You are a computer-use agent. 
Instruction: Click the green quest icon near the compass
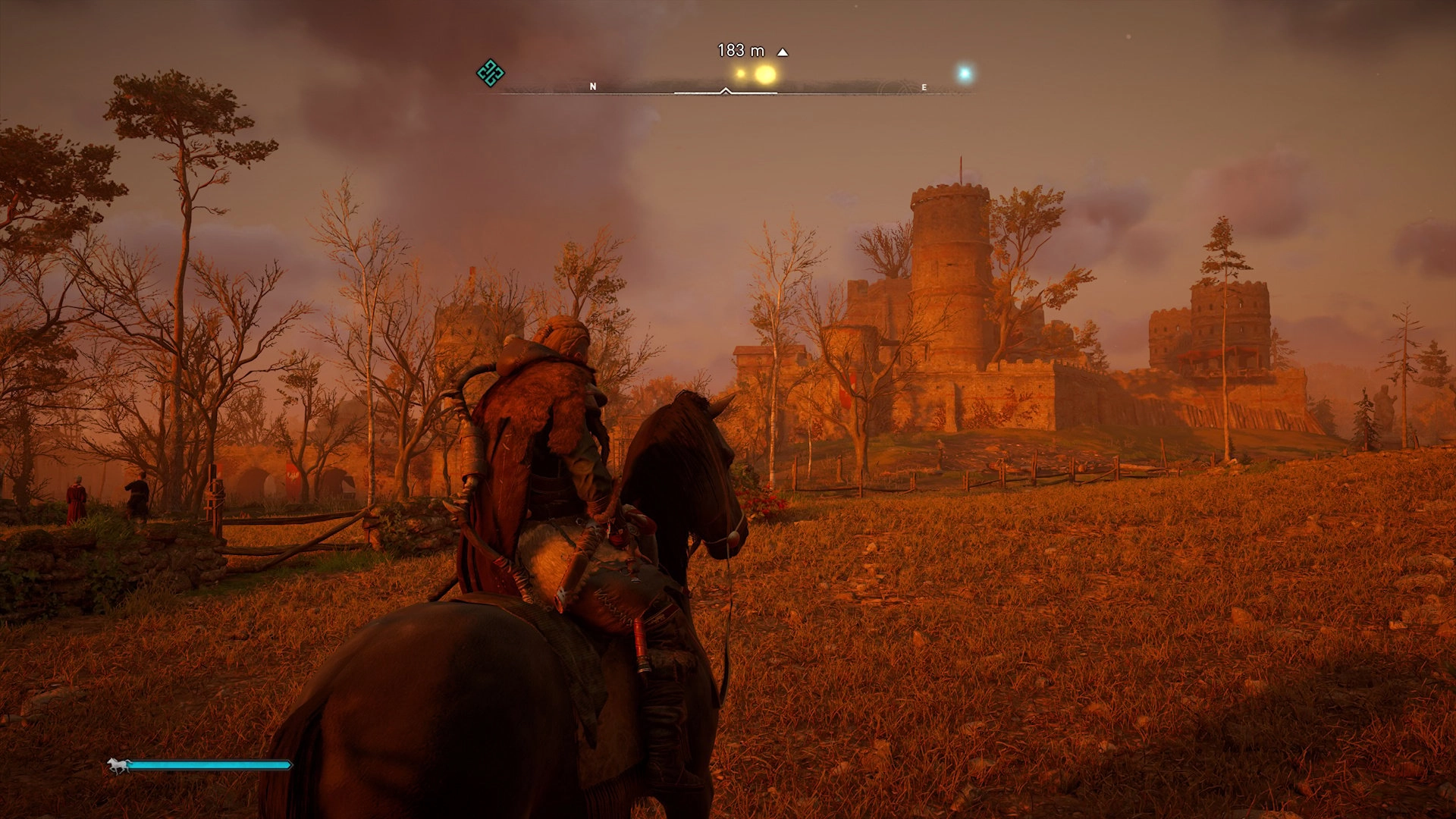point(492,72)
